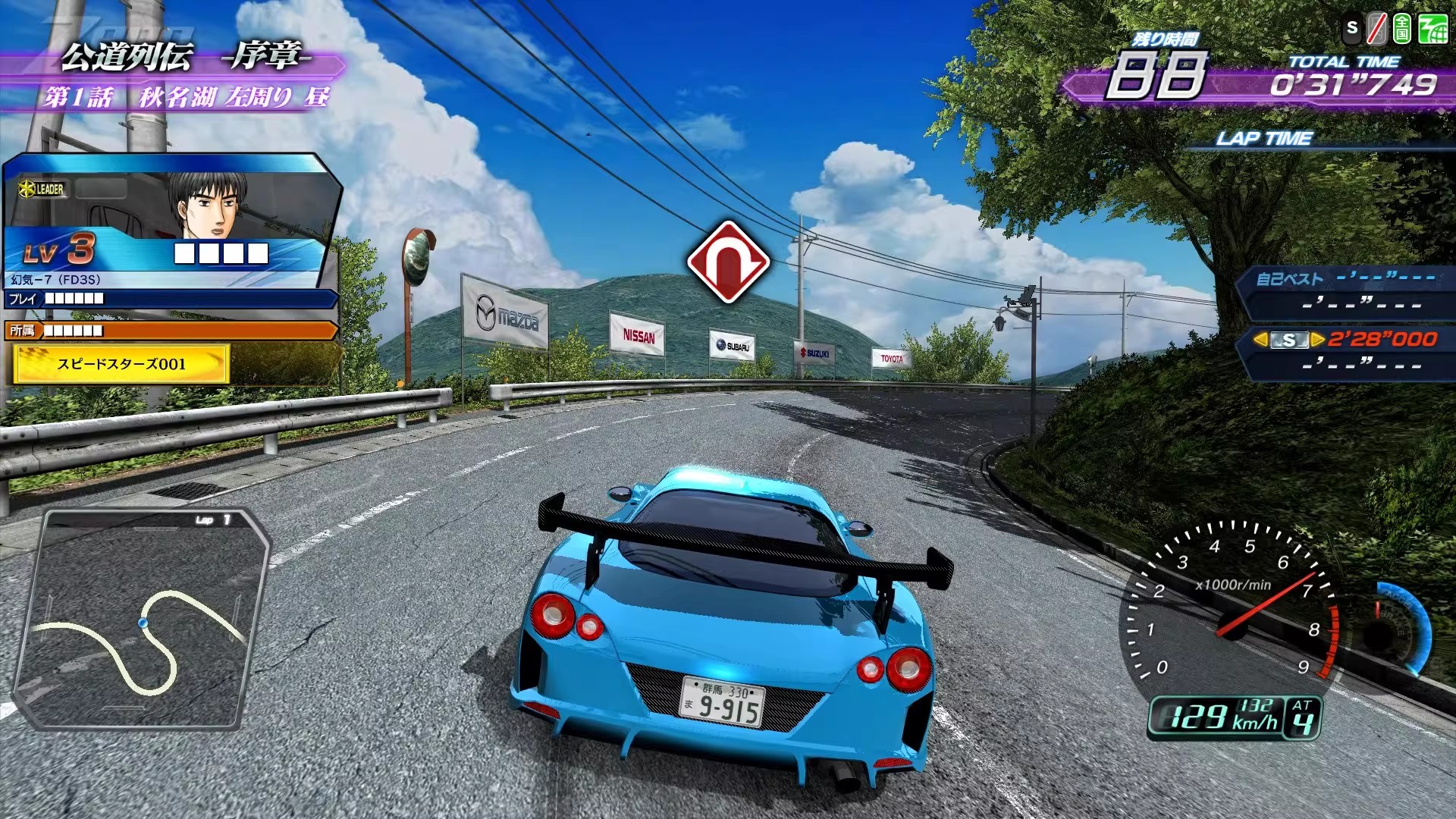Click the LEADER badge
Image resolution: width=1456 pixels, height=819 pixels.
click(43, 189)
